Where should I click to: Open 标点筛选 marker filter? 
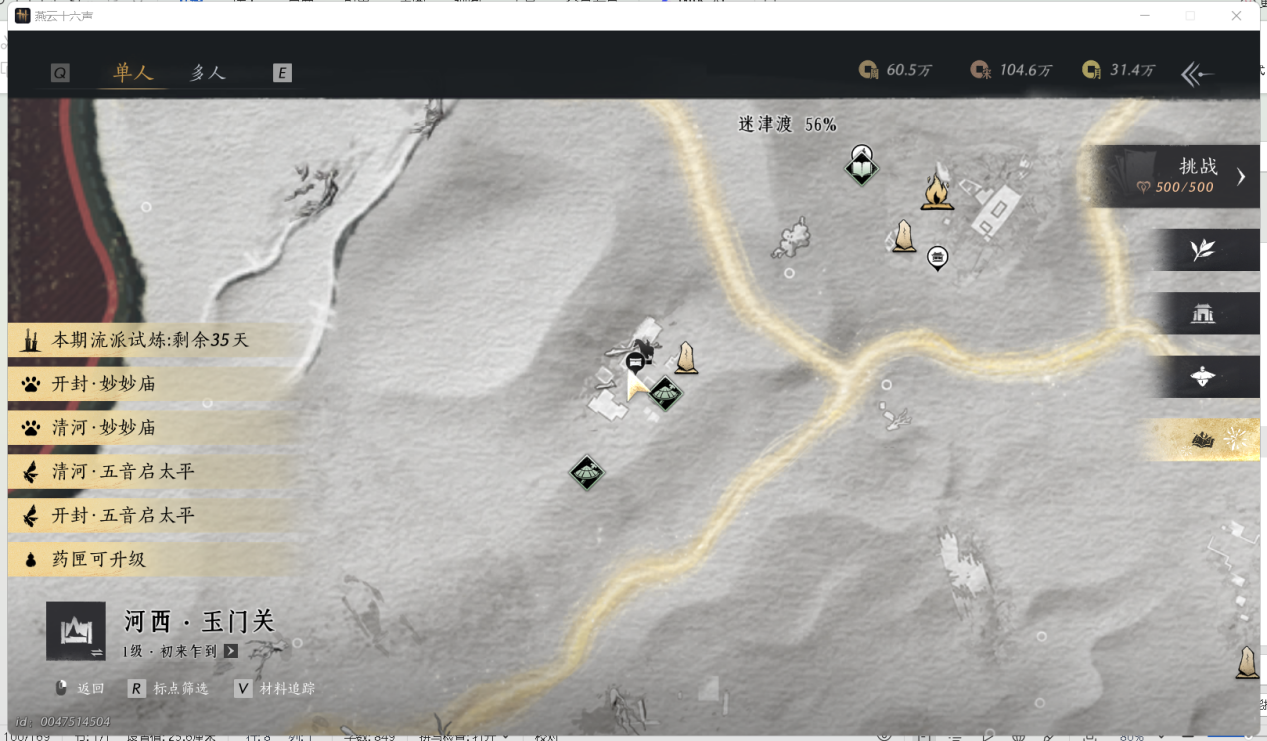169,689
